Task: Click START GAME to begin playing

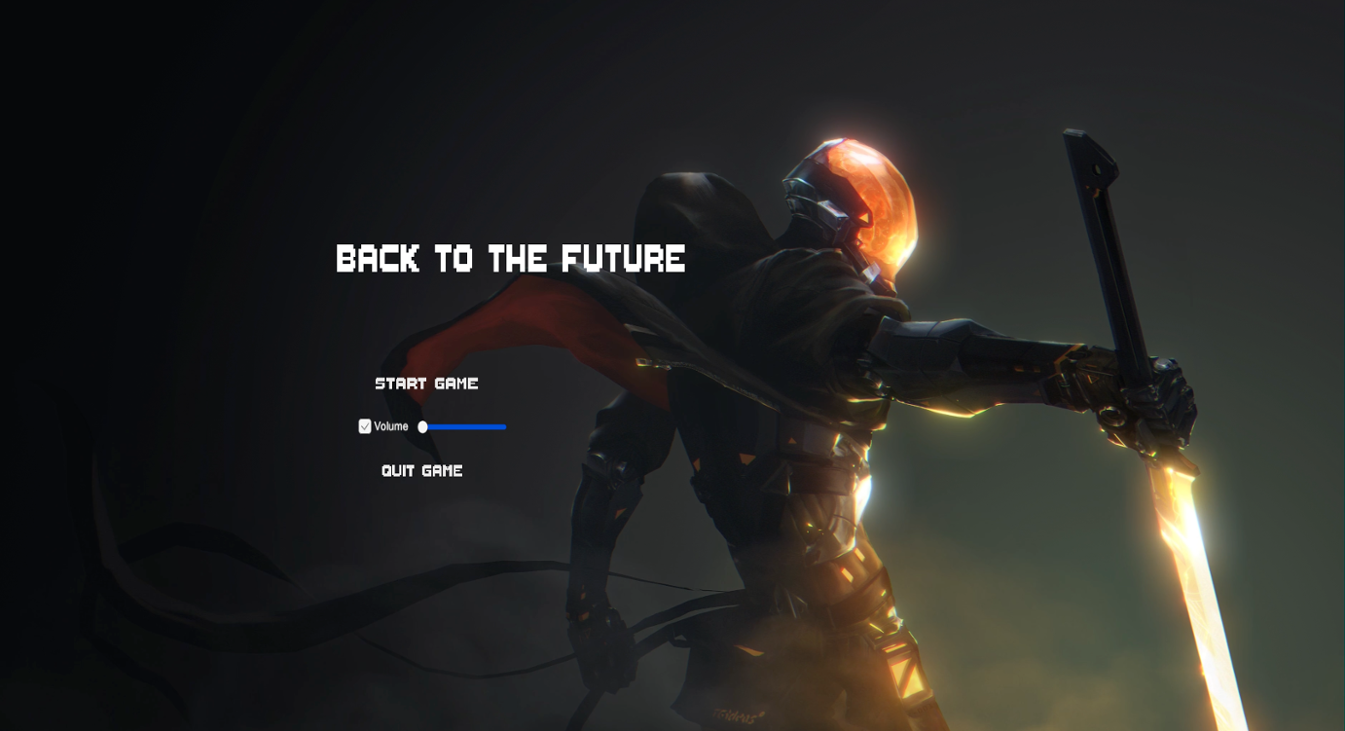Action: 426,383
